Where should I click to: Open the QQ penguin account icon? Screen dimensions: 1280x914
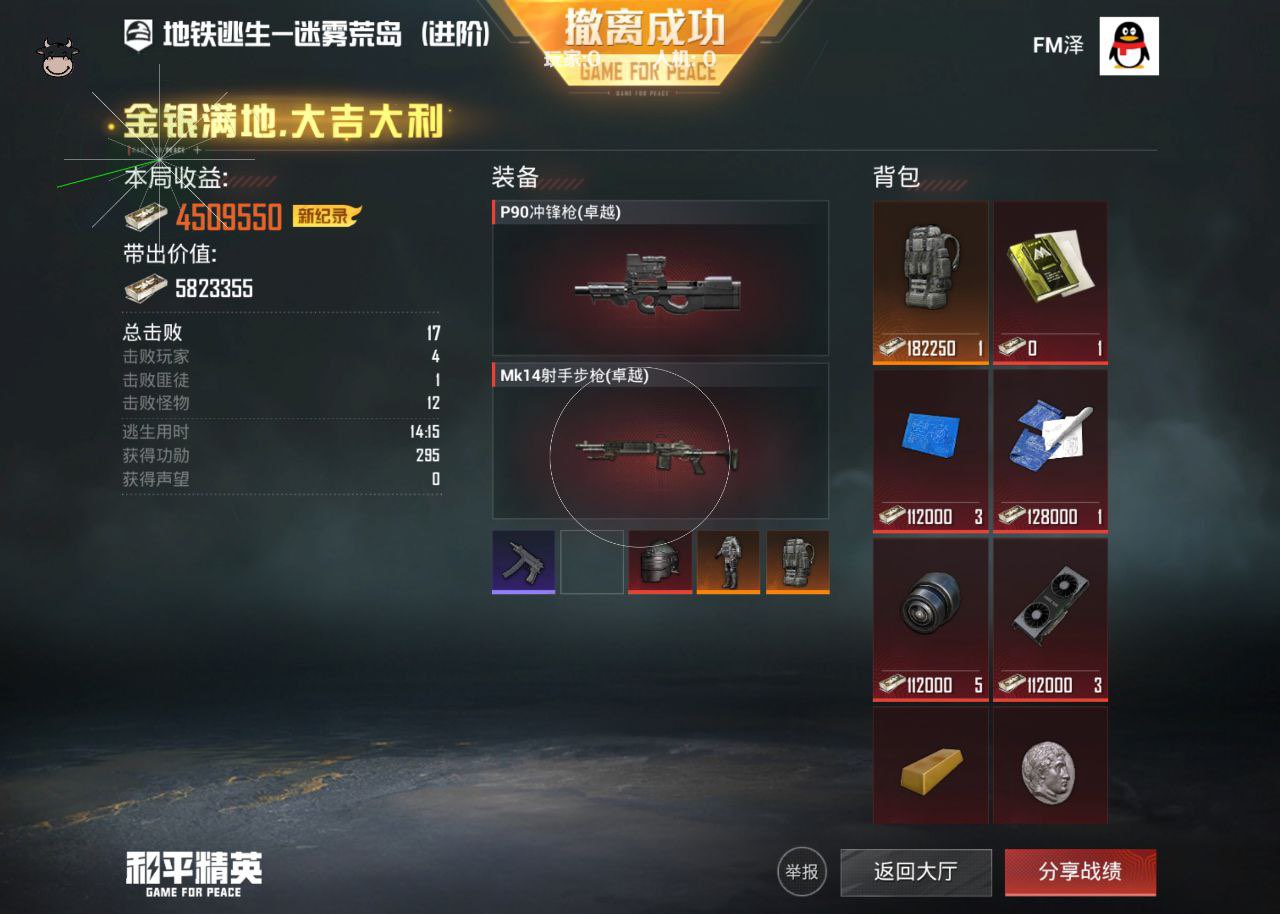[x=1131, y=44]
